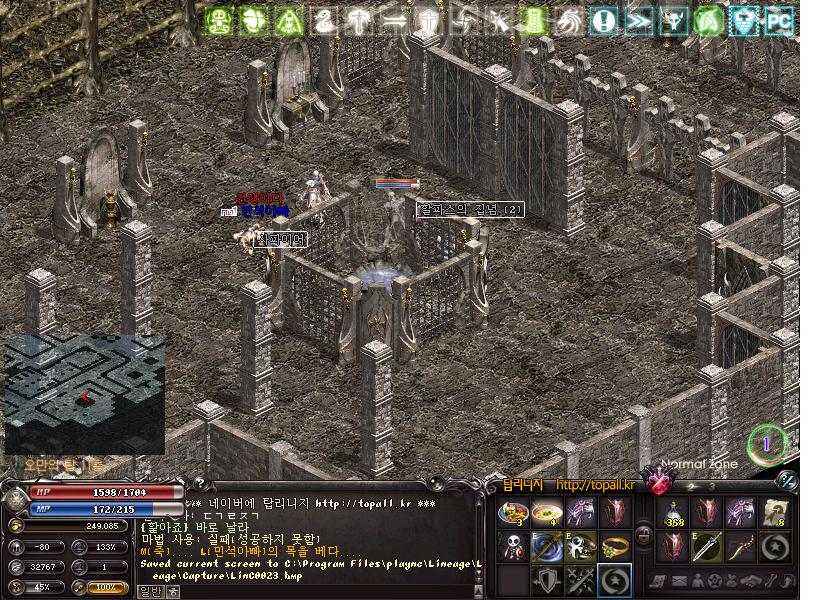Switch to the 일반 chat tab

(148, 590)
